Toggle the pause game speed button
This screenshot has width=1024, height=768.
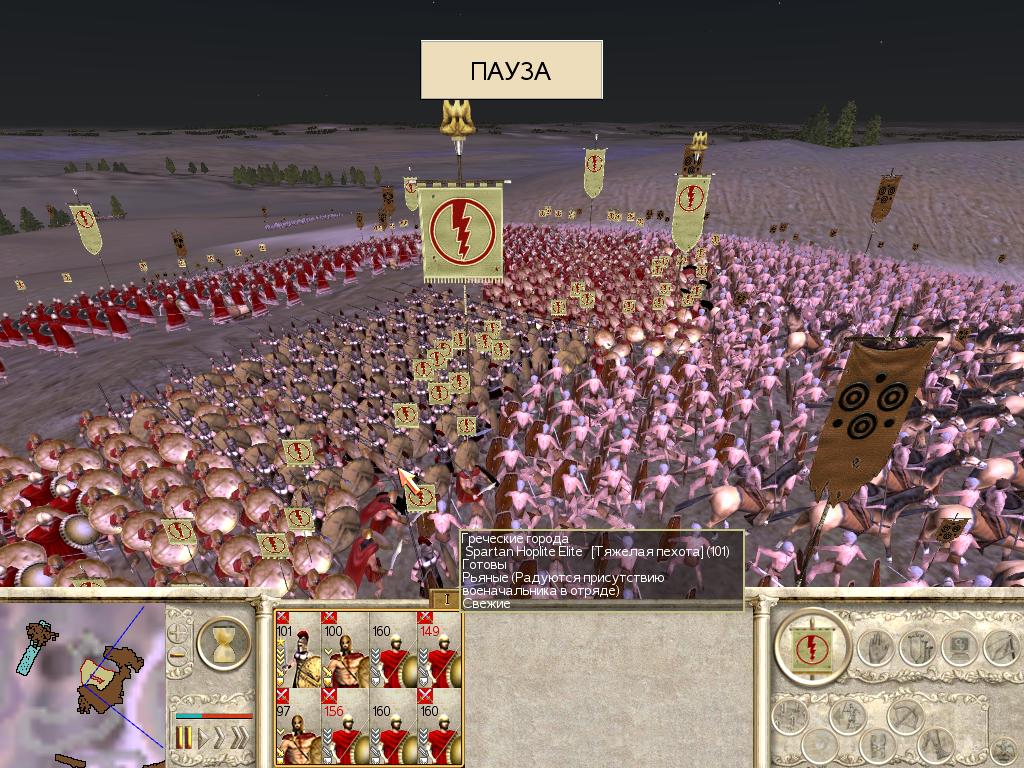(184, 740)
